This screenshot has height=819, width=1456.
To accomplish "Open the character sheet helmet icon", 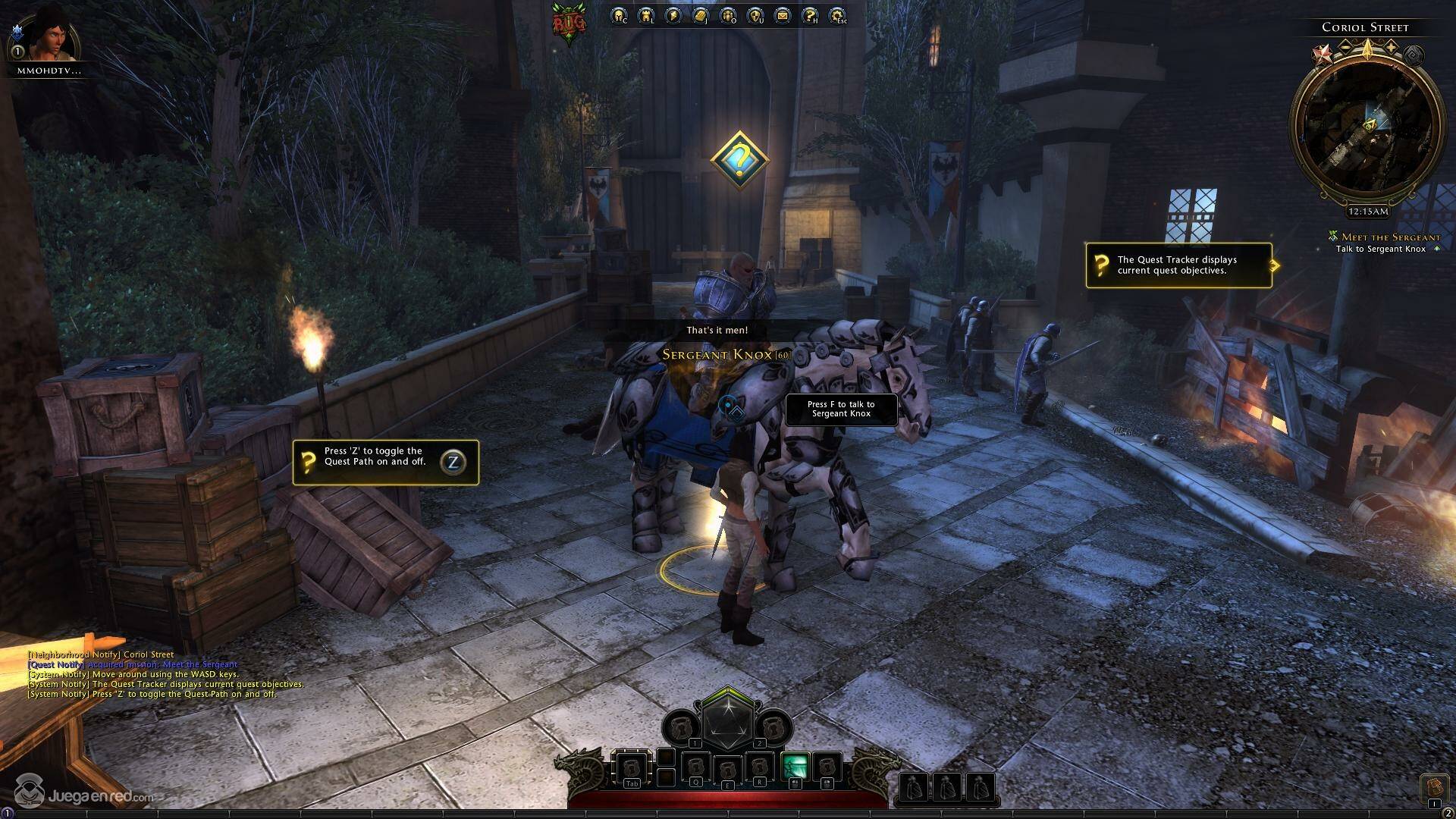I will coord(619,15).
